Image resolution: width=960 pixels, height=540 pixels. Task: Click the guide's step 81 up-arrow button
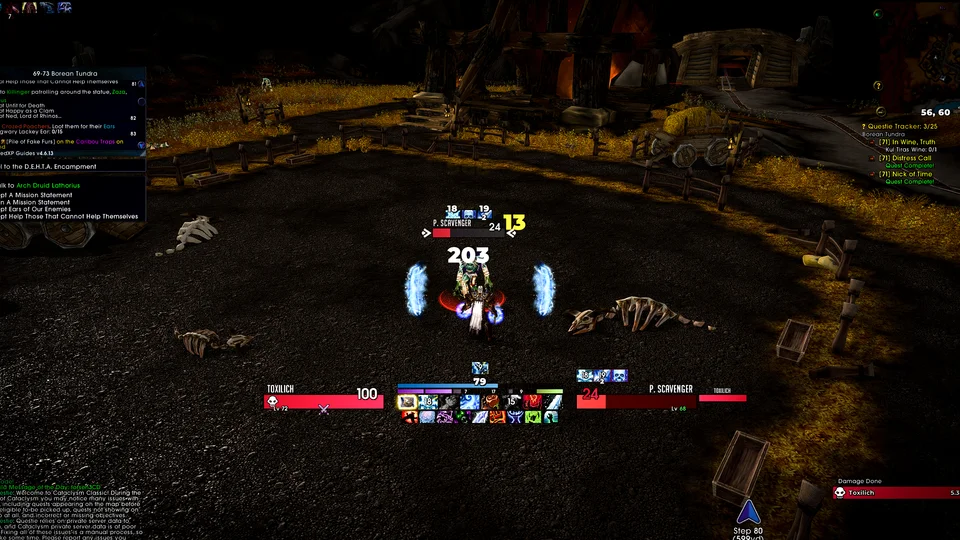coord(141,85)
